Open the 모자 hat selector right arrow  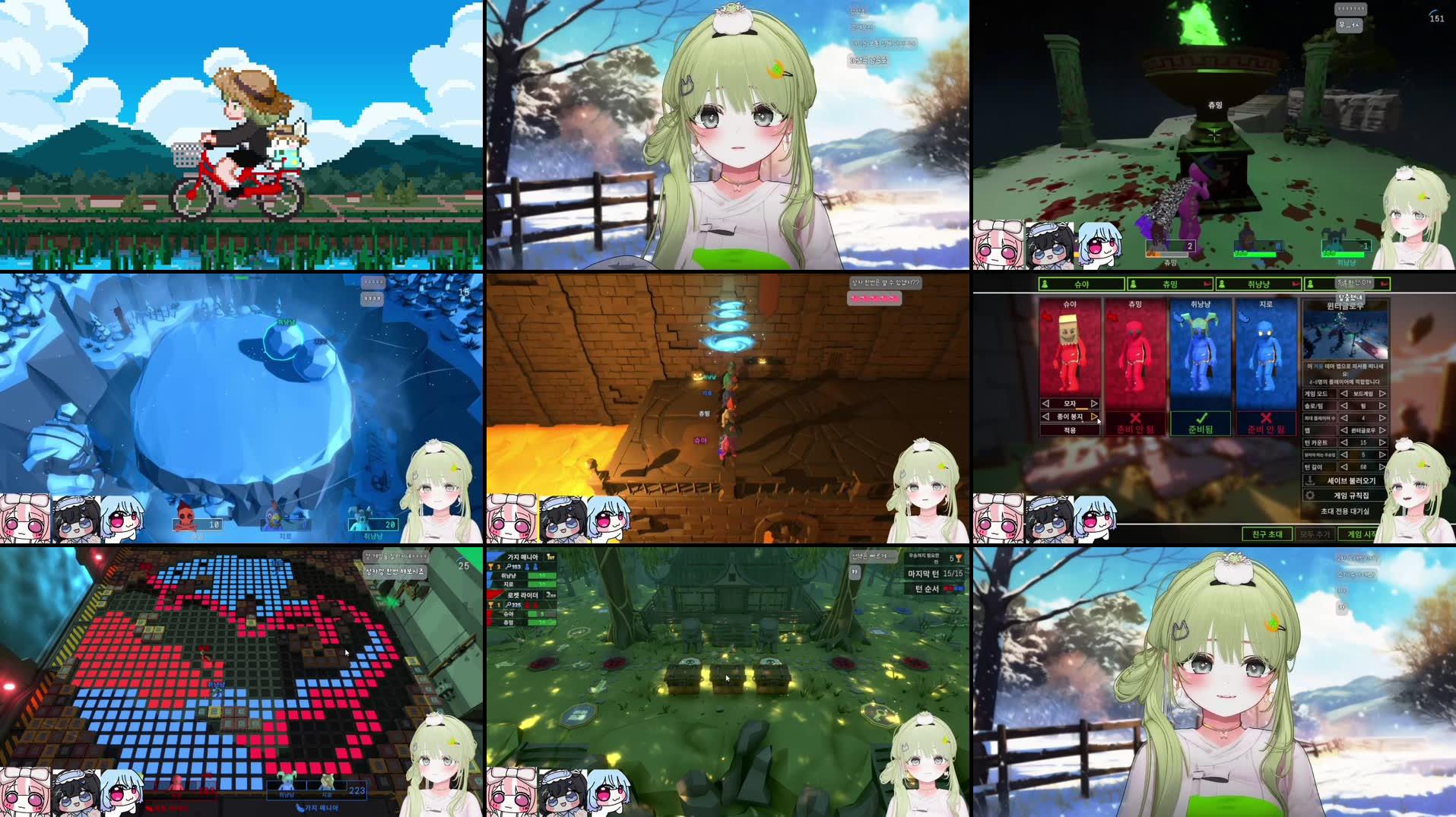point(1094,404)
